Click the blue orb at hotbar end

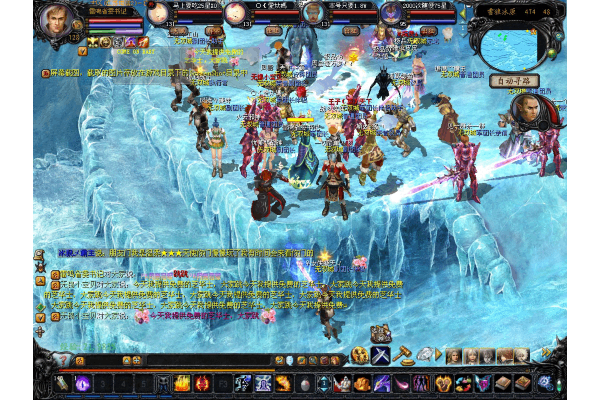pos(545,382)
